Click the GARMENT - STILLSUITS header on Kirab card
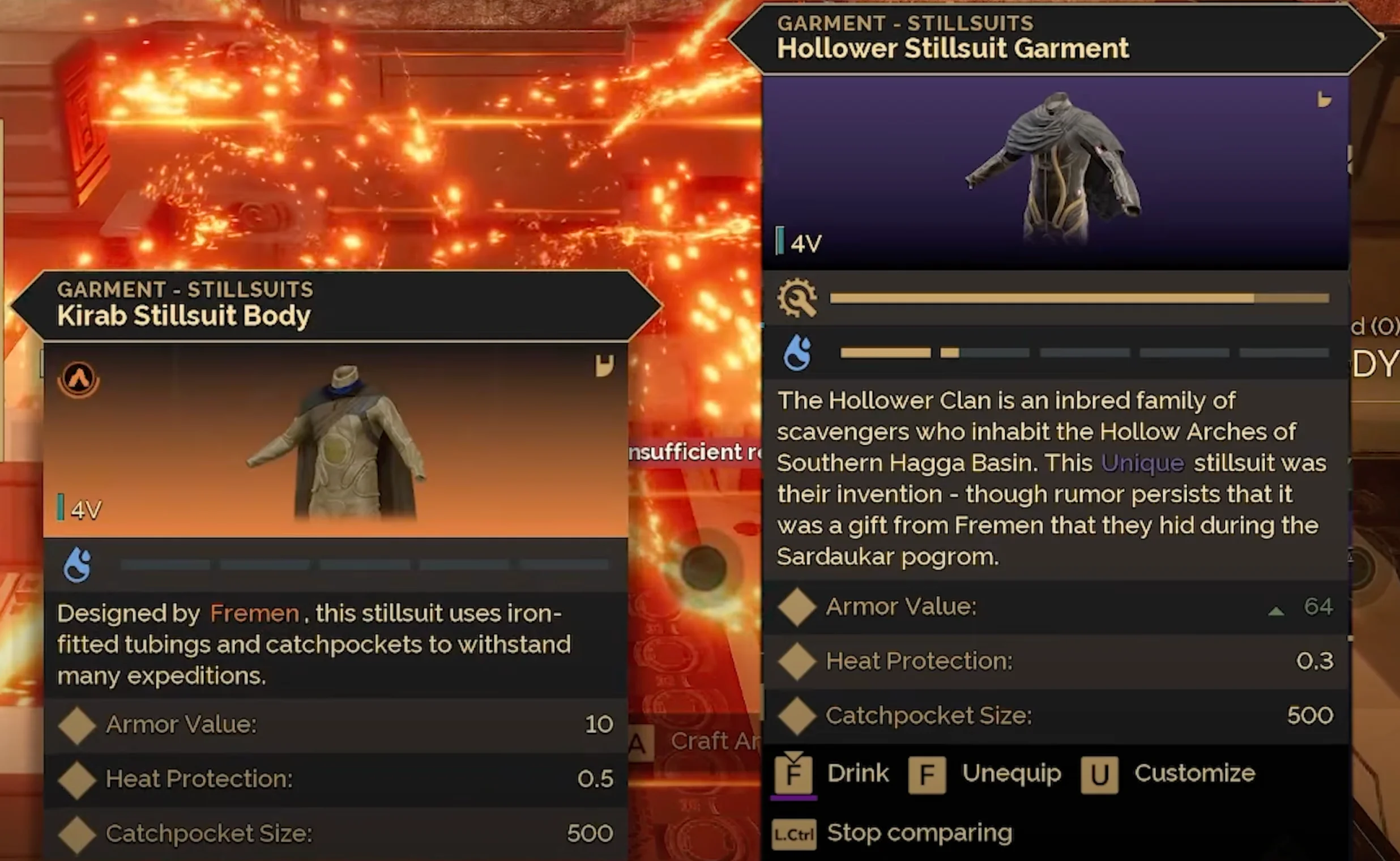1400x861 pixels. pos(185,289)
